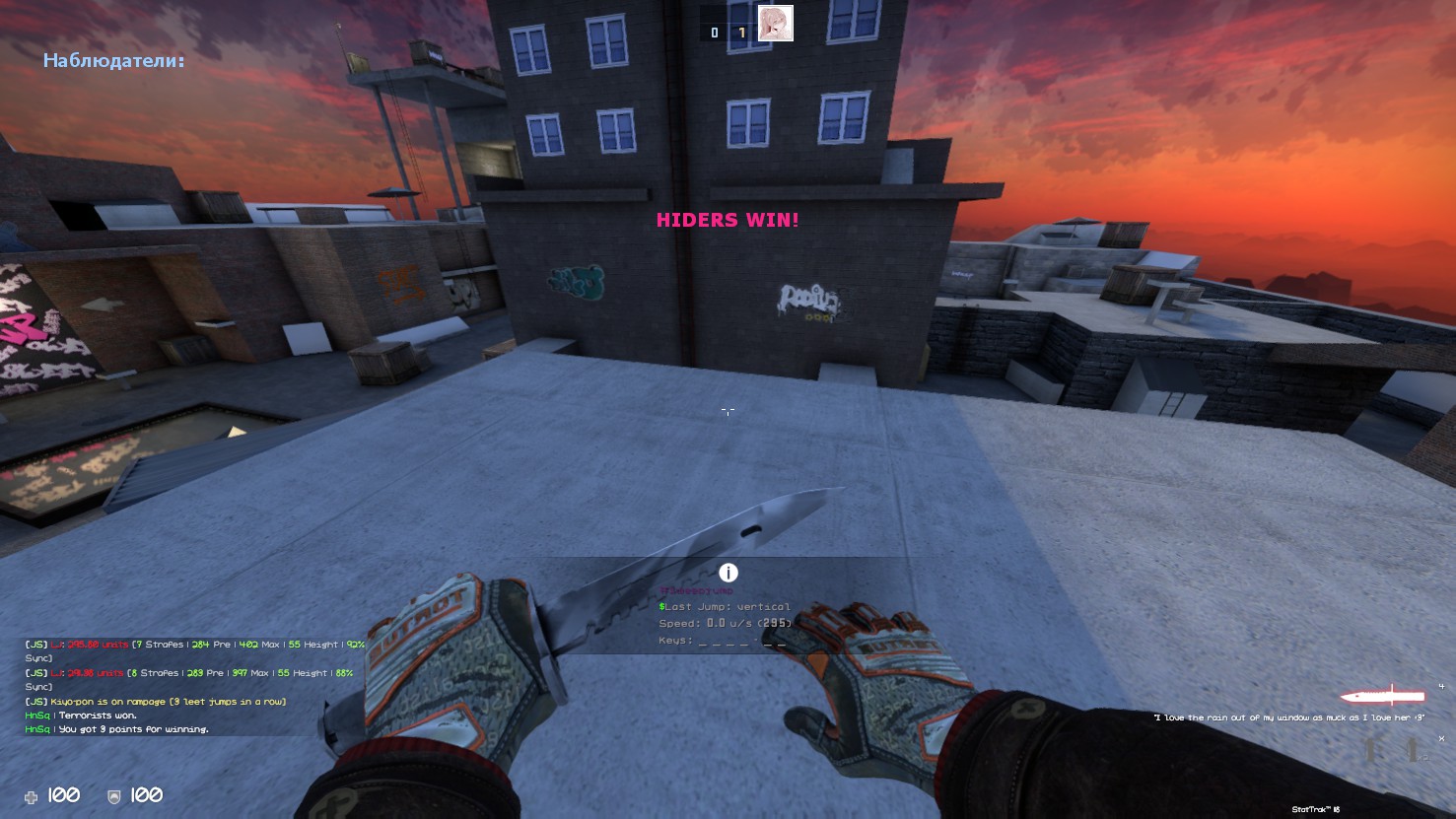The image size is (1456, 819).
Task: Click the armor shield icon
Action: click(x=112, y=796)
